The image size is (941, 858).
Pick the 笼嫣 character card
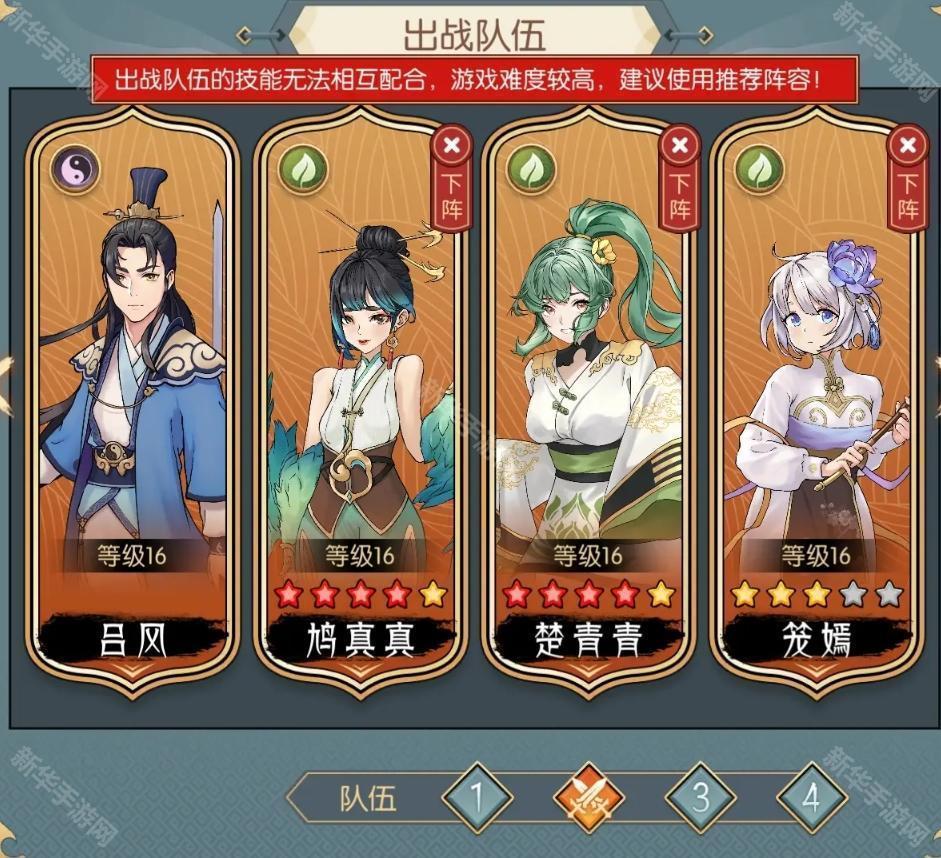tap(815, 400)
